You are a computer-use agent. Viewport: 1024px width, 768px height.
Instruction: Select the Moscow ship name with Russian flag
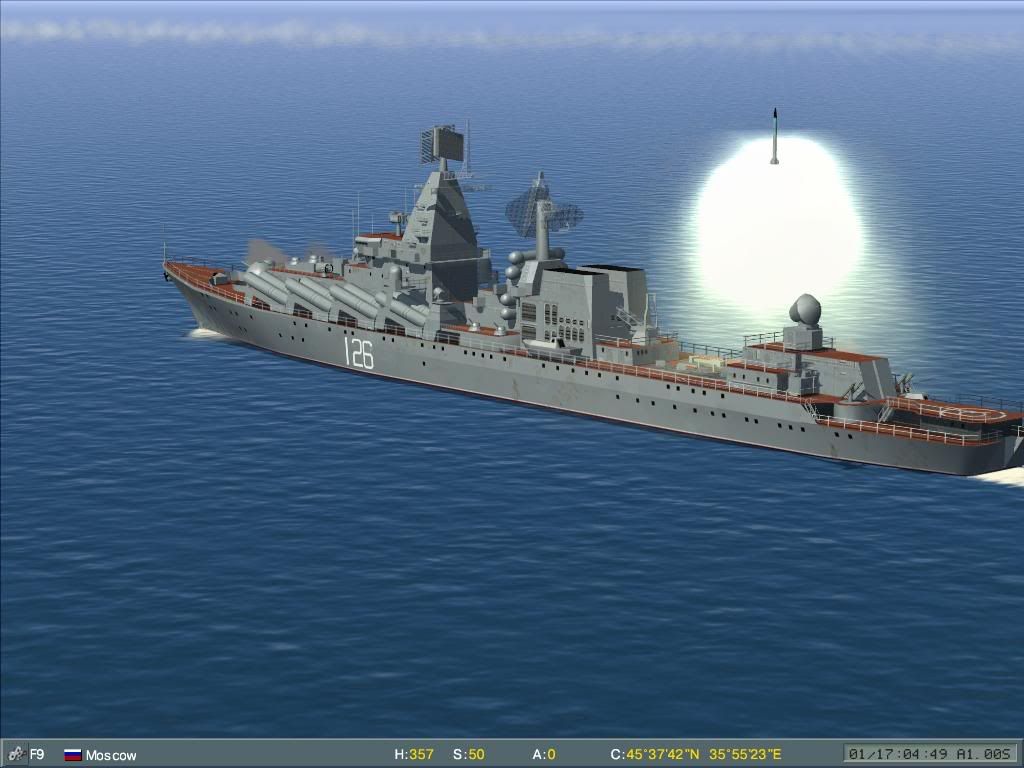click(x=110, y=755)
